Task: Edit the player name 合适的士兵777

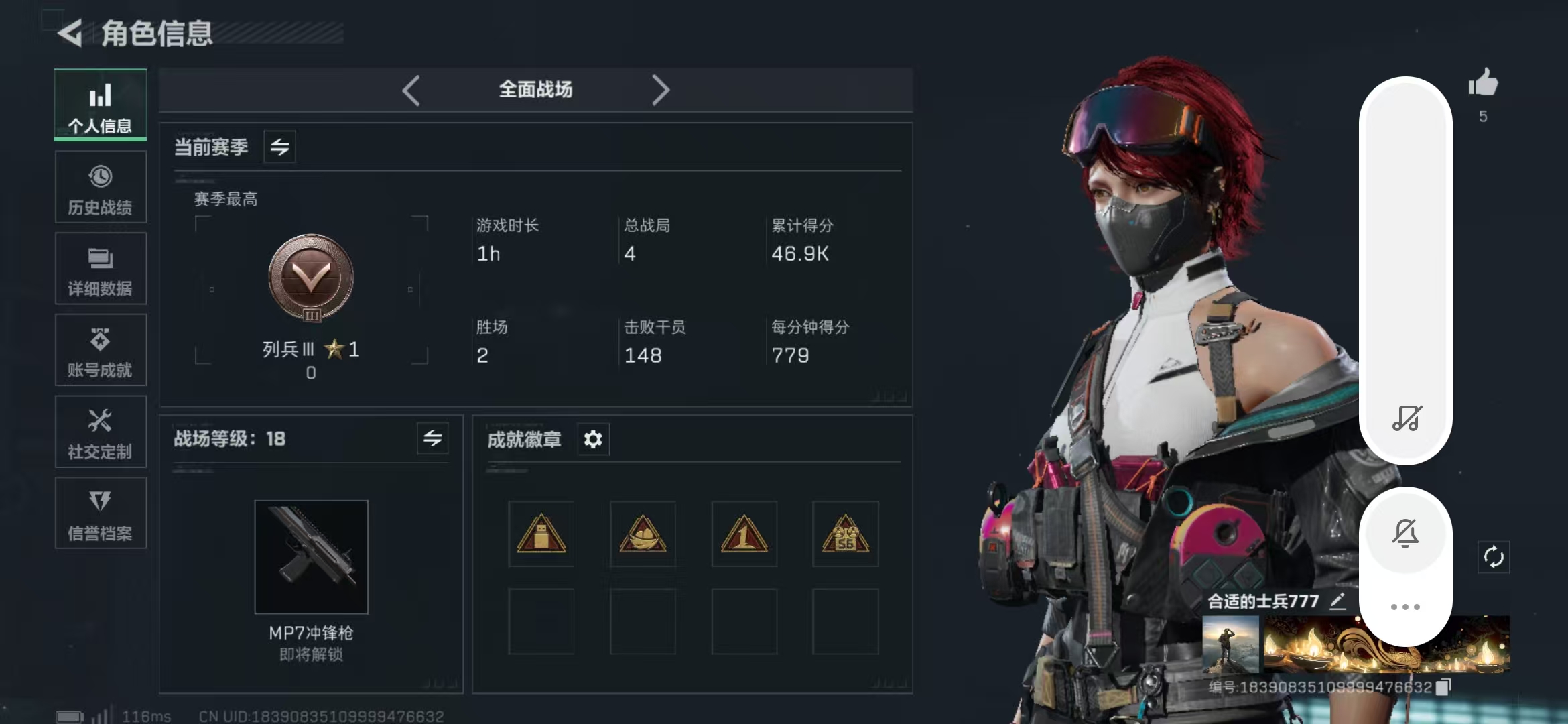Action: 1337,601
